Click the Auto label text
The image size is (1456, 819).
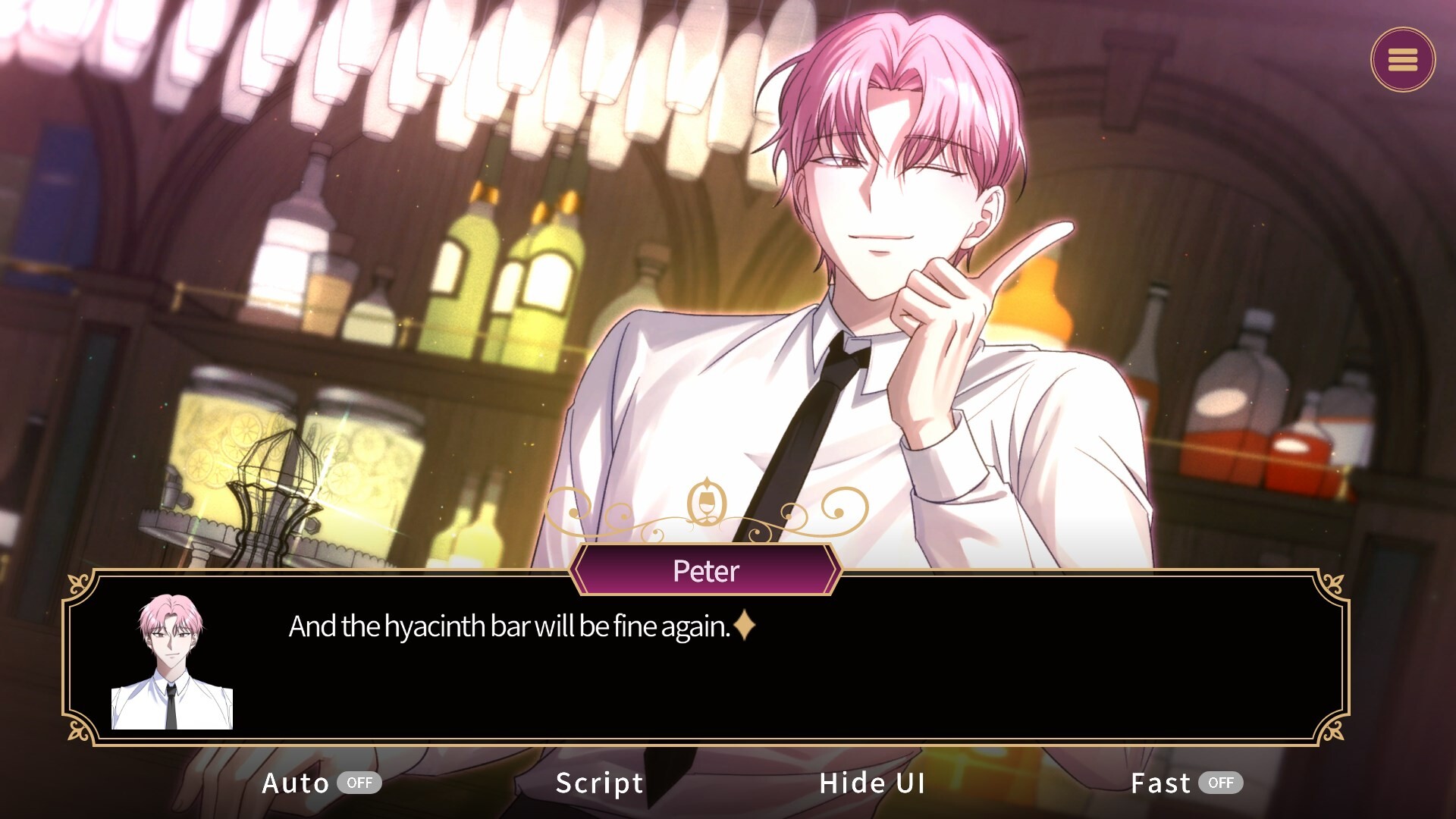tap(297, 783)
